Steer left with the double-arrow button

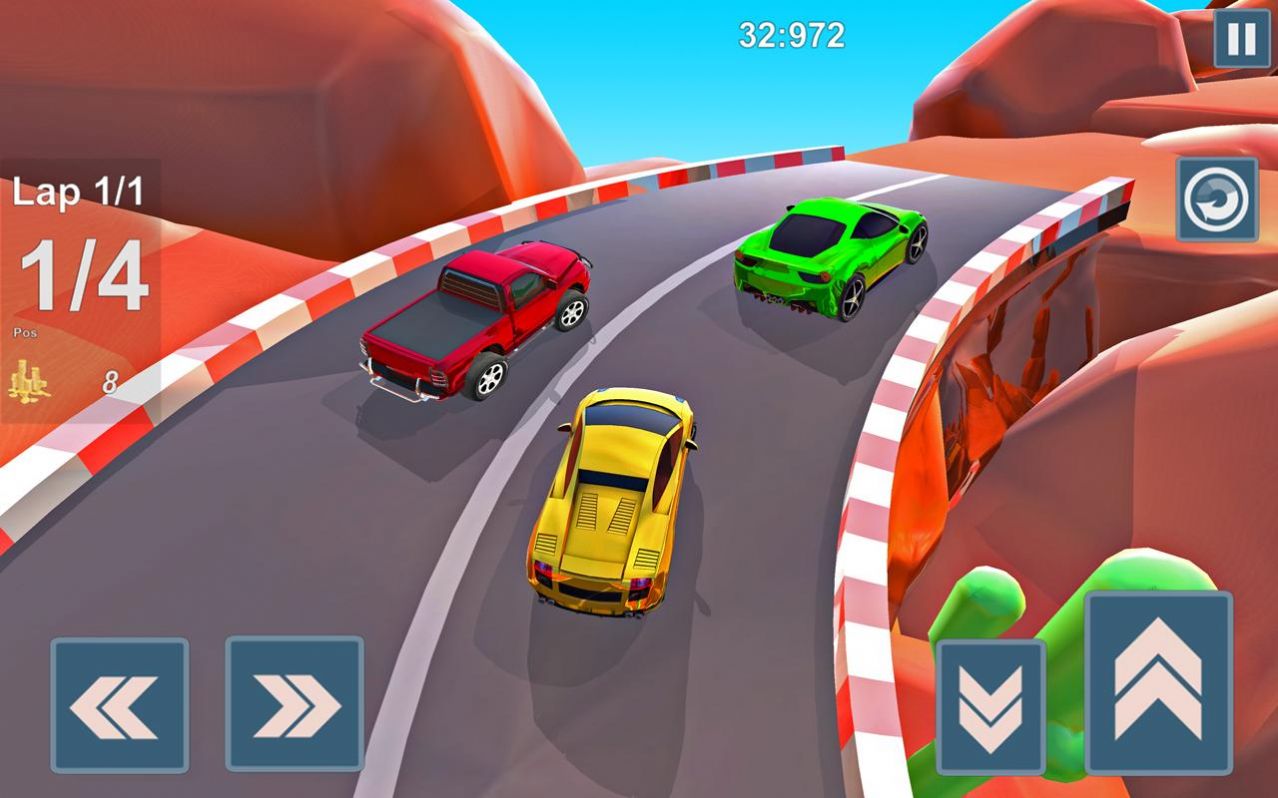[120, 705]
